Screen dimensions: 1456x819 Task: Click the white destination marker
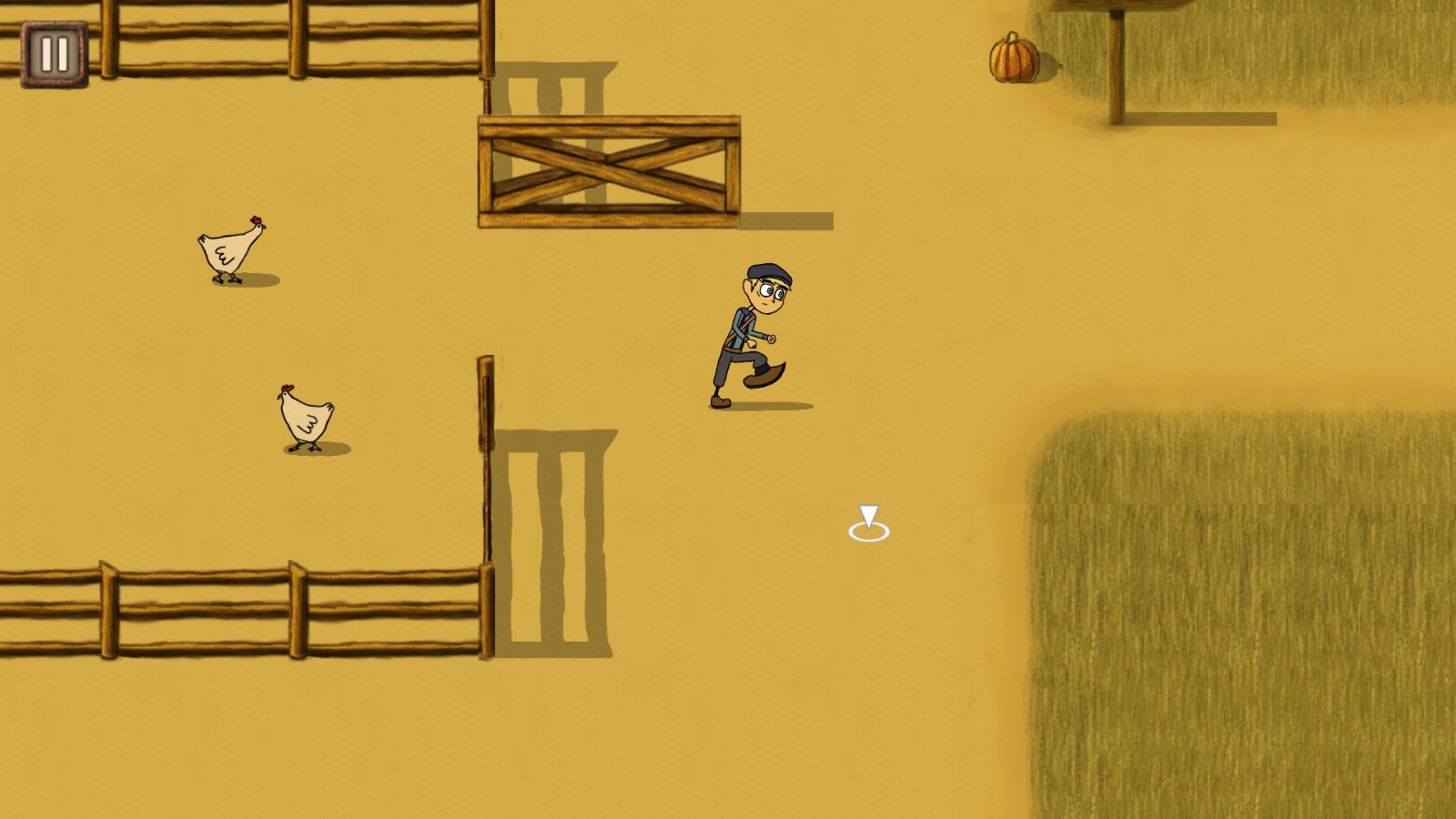[x=869, y=523]
